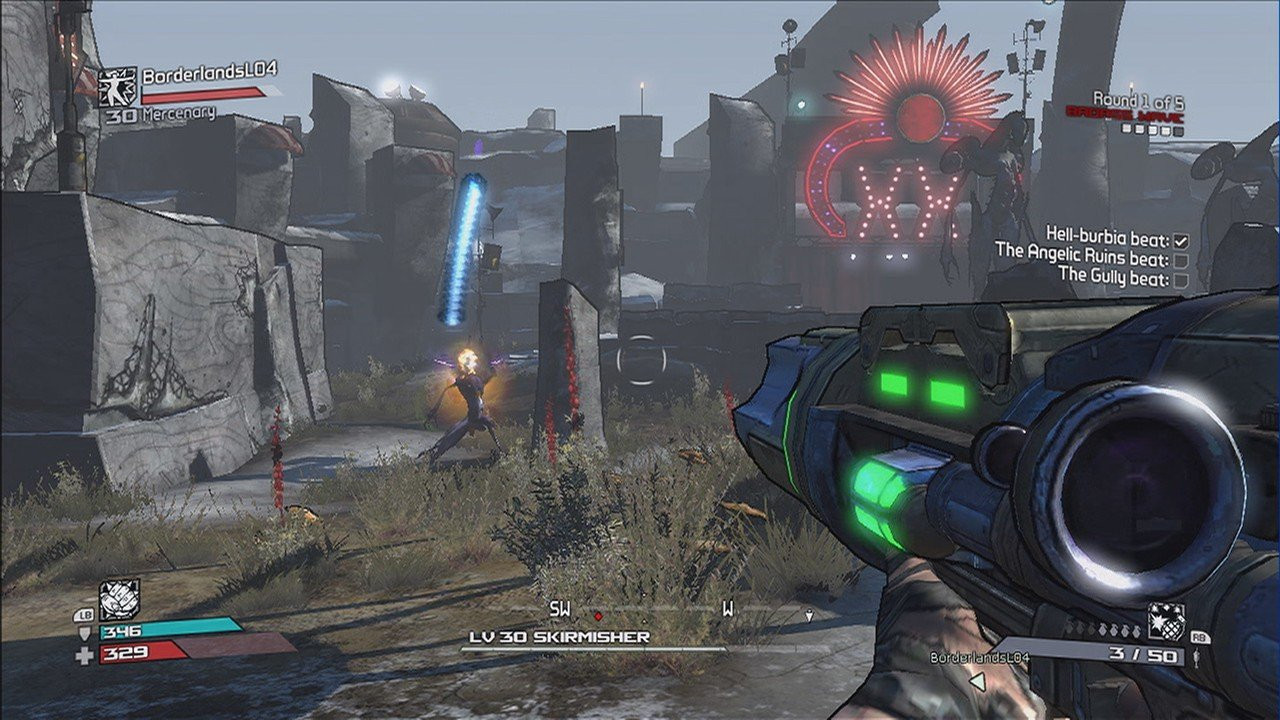Toggle The Angelic Ruins beat checkbox
The image size is (1280, 720).
click(x=1181, y=260)
